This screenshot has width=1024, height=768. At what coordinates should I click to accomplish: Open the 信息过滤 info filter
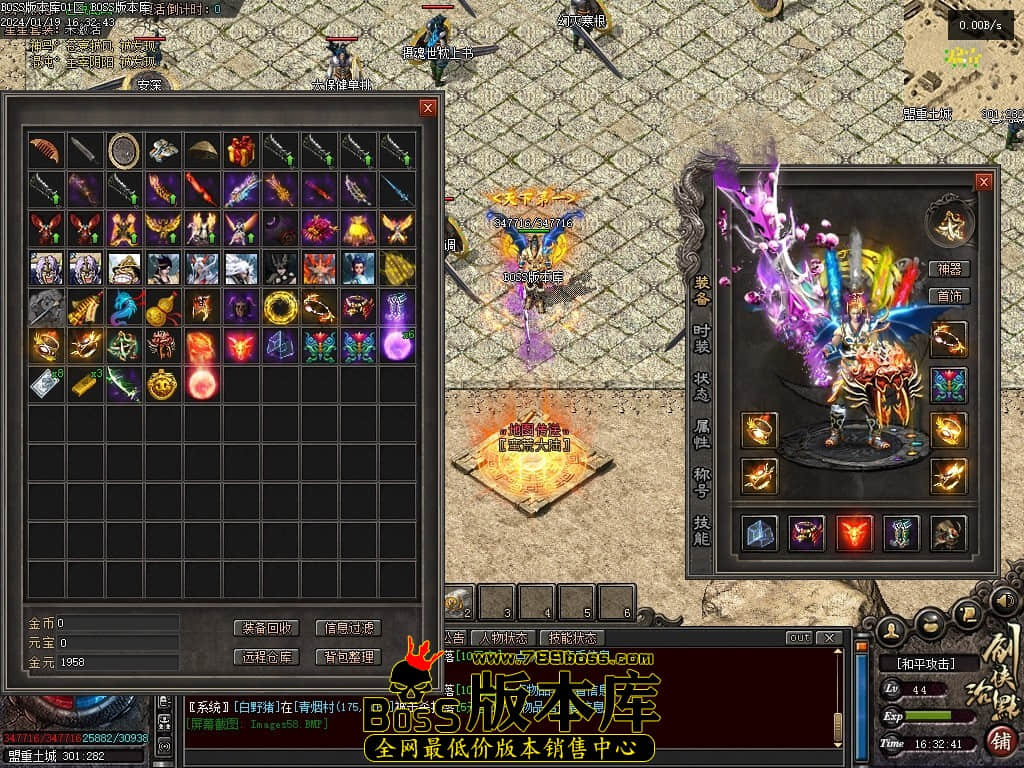click(x=349, y=628)
